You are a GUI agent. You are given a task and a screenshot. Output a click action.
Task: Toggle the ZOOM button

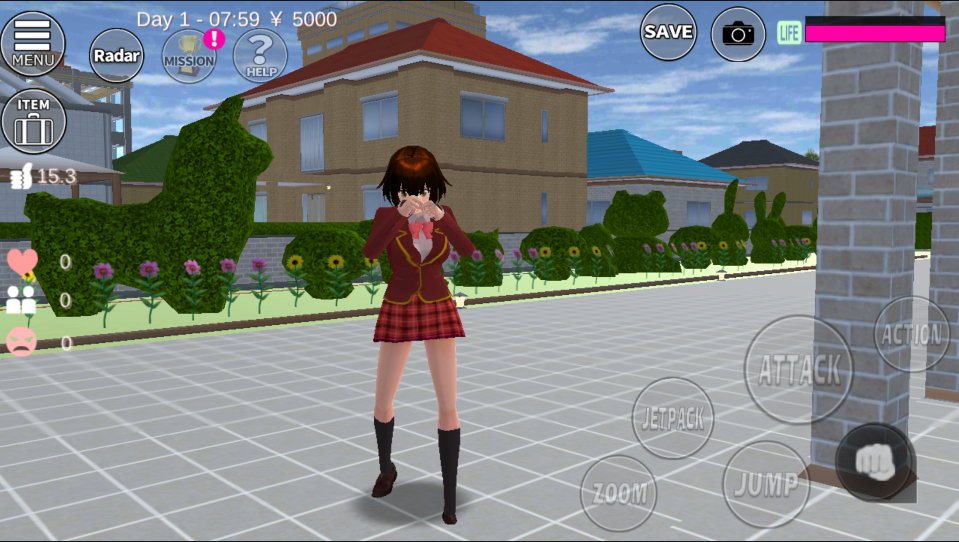click(x=619, y=492)
